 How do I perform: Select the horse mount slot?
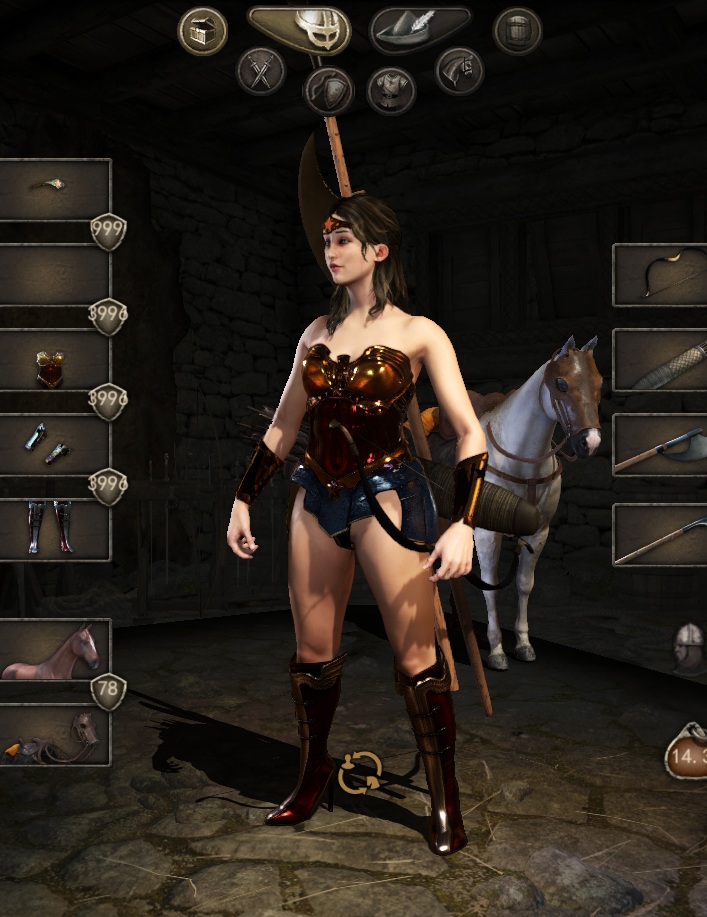click(55, 650)
